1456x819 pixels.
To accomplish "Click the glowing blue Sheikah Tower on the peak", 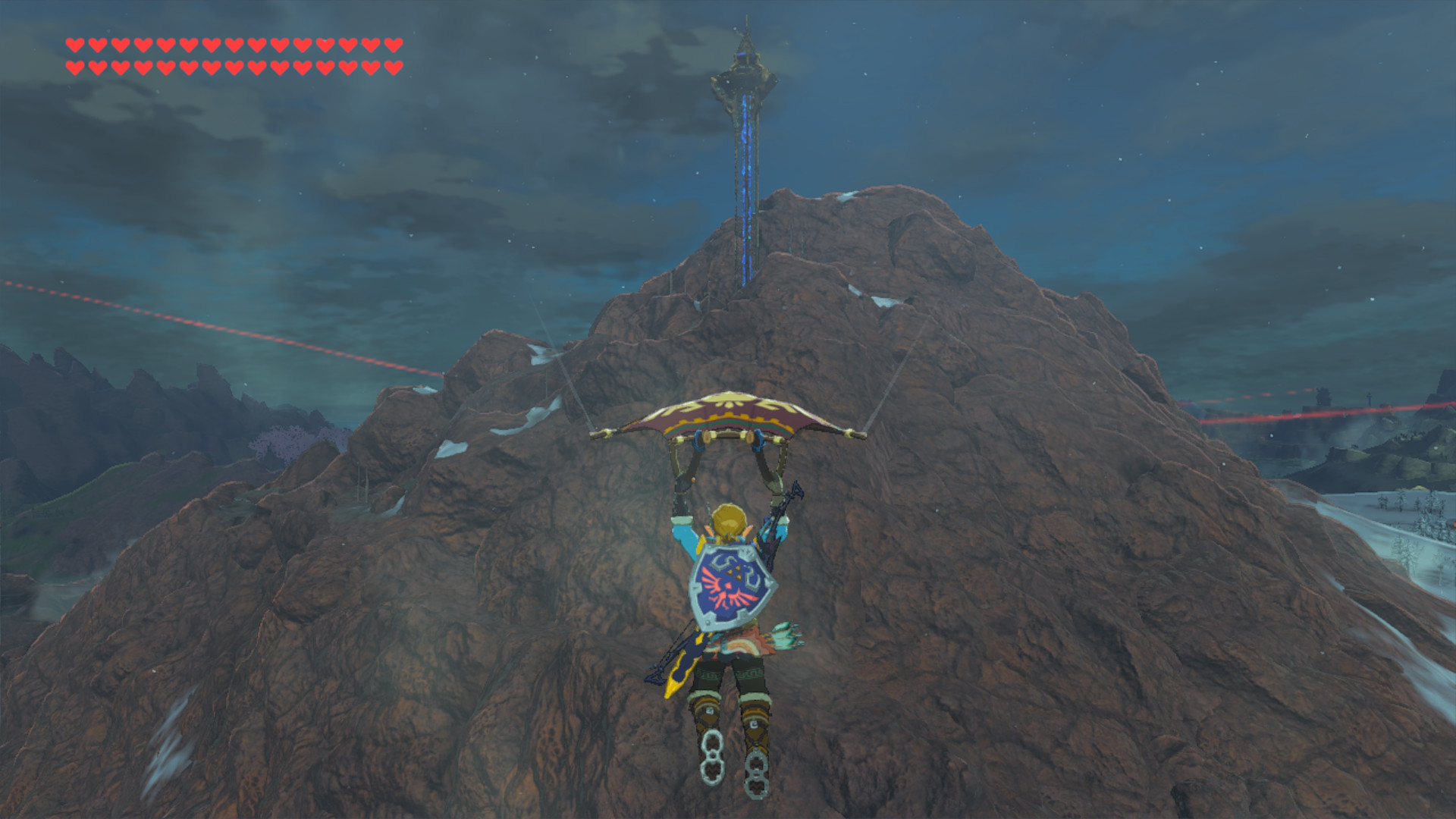I will click(747, 136).
